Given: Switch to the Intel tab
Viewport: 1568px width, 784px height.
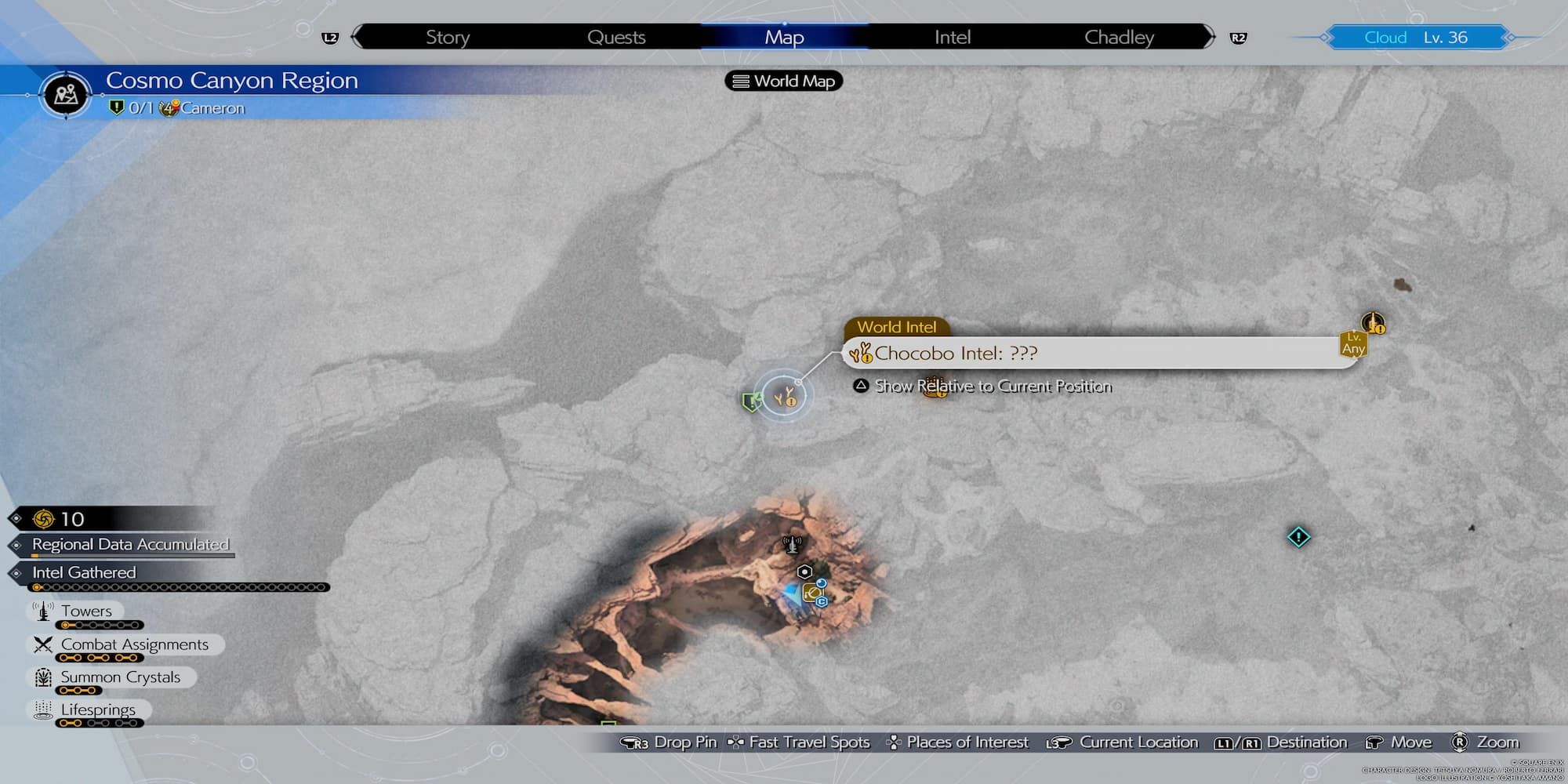Looking at the screenshot, I should pyautogui.click(x=952, y=37).
